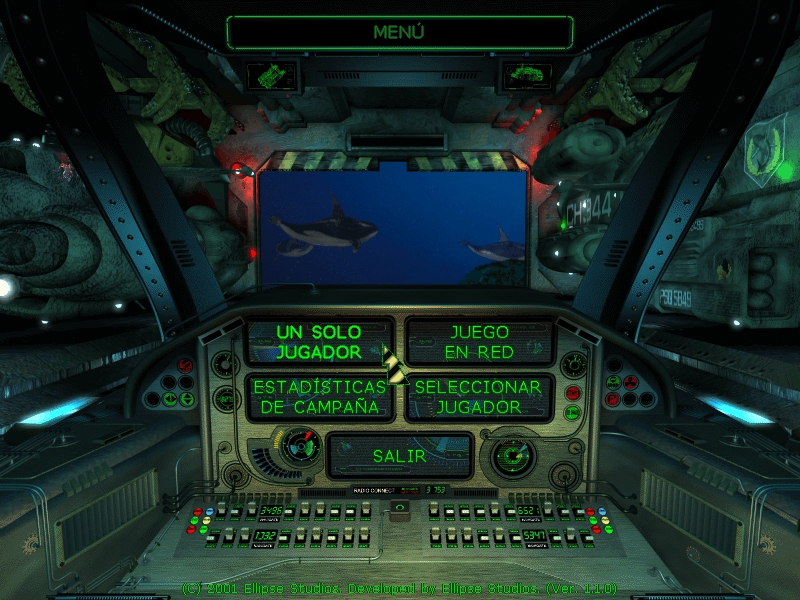800x600 pixels.
Task: Choose Seleccionar Jugador
Action: pos(479,397)
